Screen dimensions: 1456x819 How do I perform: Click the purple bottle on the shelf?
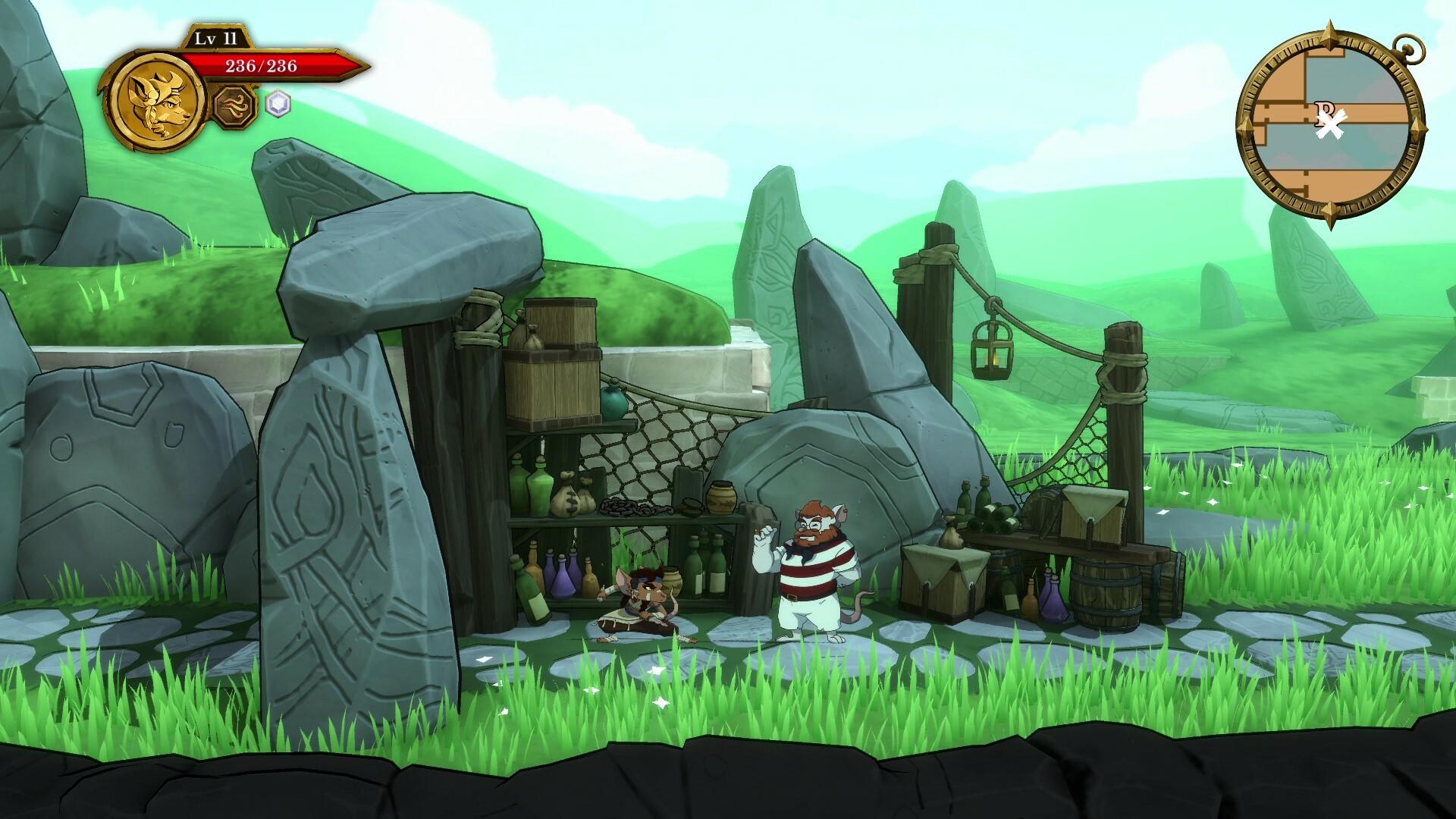tap(565, 580)
